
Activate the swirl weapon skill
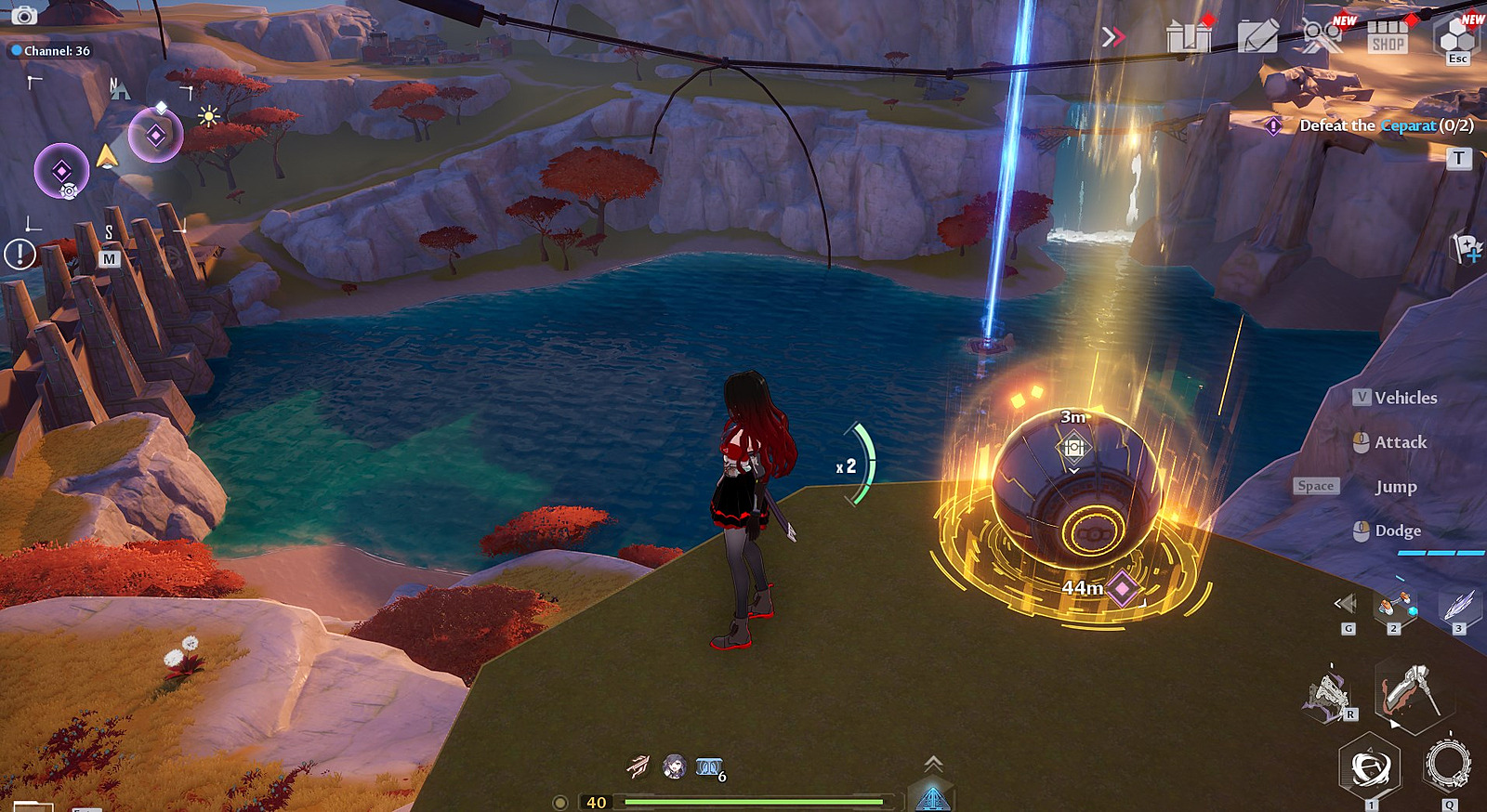pyautogui.click(x=1370, y=768)
